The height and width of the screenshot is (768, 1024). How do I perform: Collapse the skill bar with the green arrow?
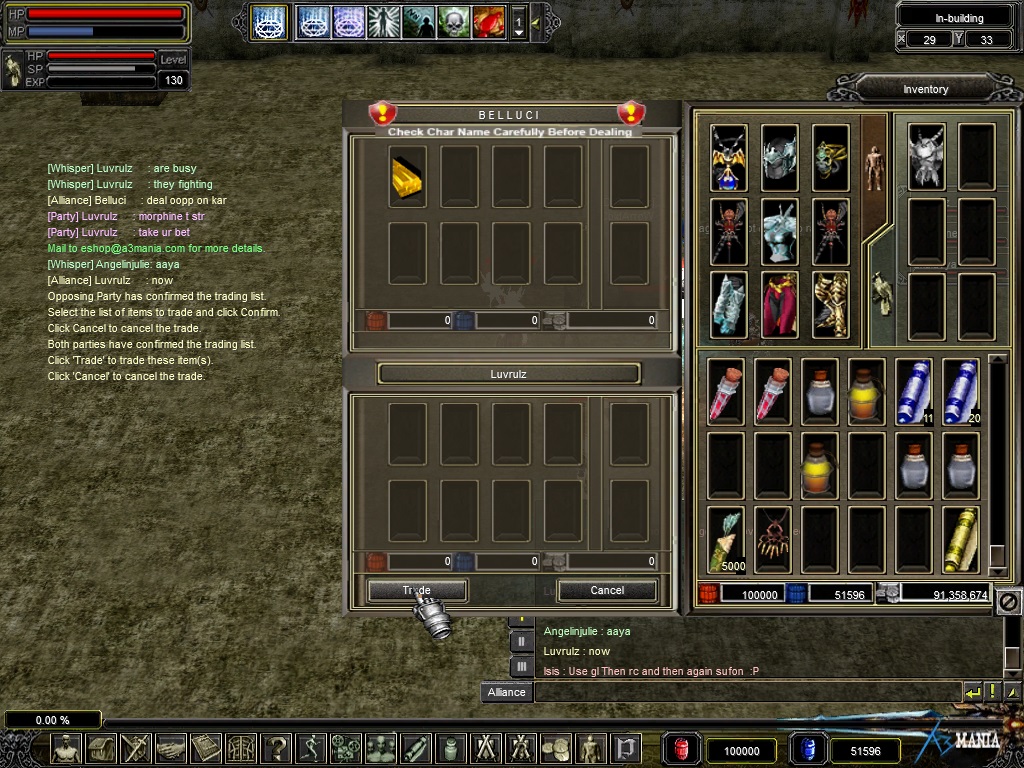[536, 22]
